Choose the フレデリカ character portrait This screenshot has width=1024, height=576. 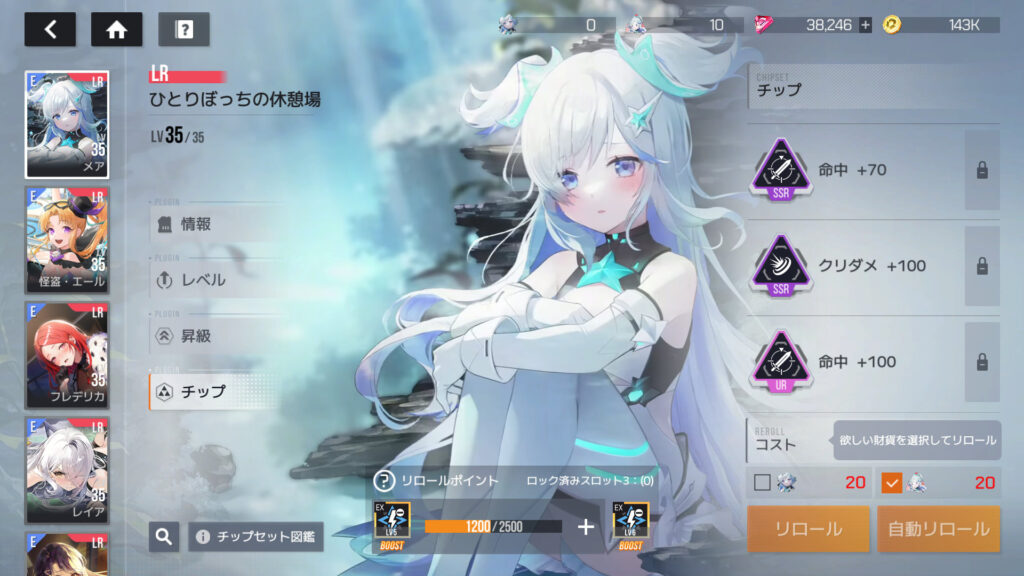tap(67, 356)
